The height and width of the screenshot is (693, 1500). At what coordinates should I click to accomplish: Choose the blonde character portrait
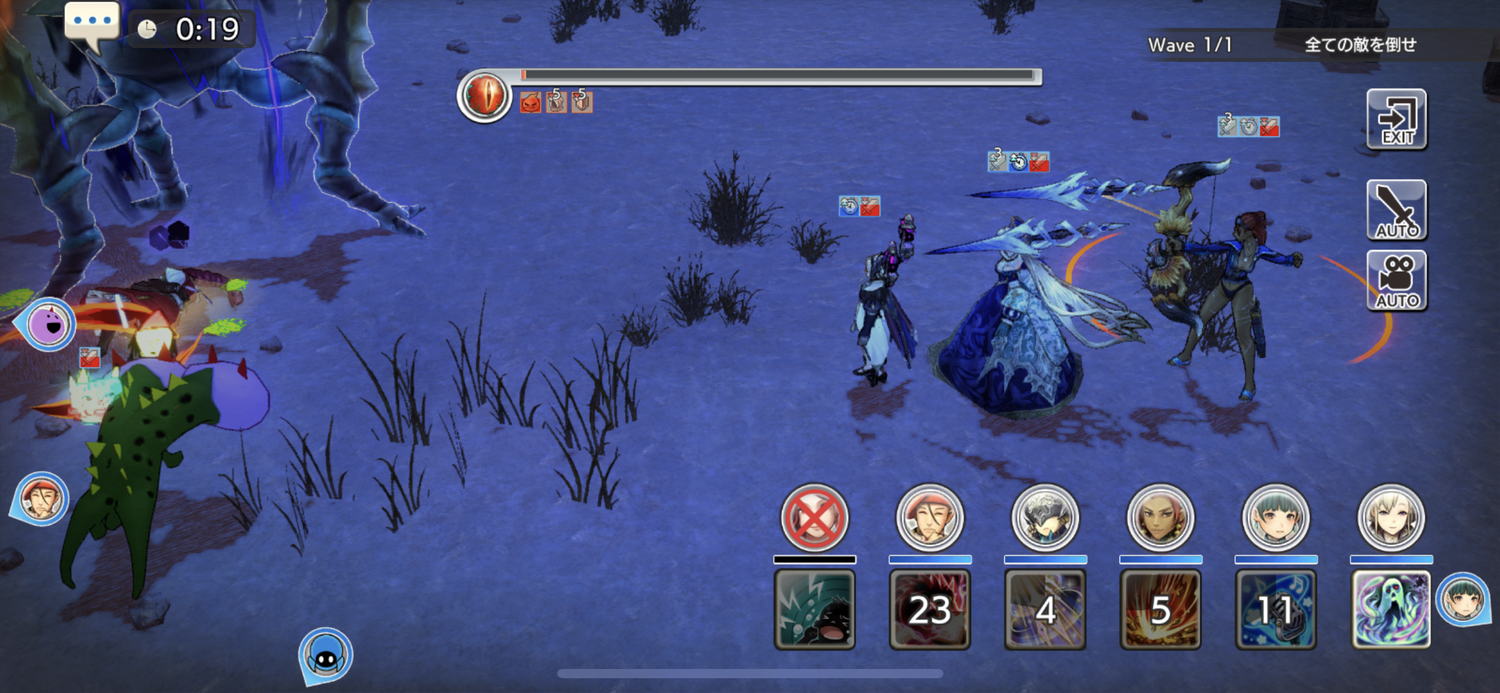pyautogui.click(x=1390, y=518)
